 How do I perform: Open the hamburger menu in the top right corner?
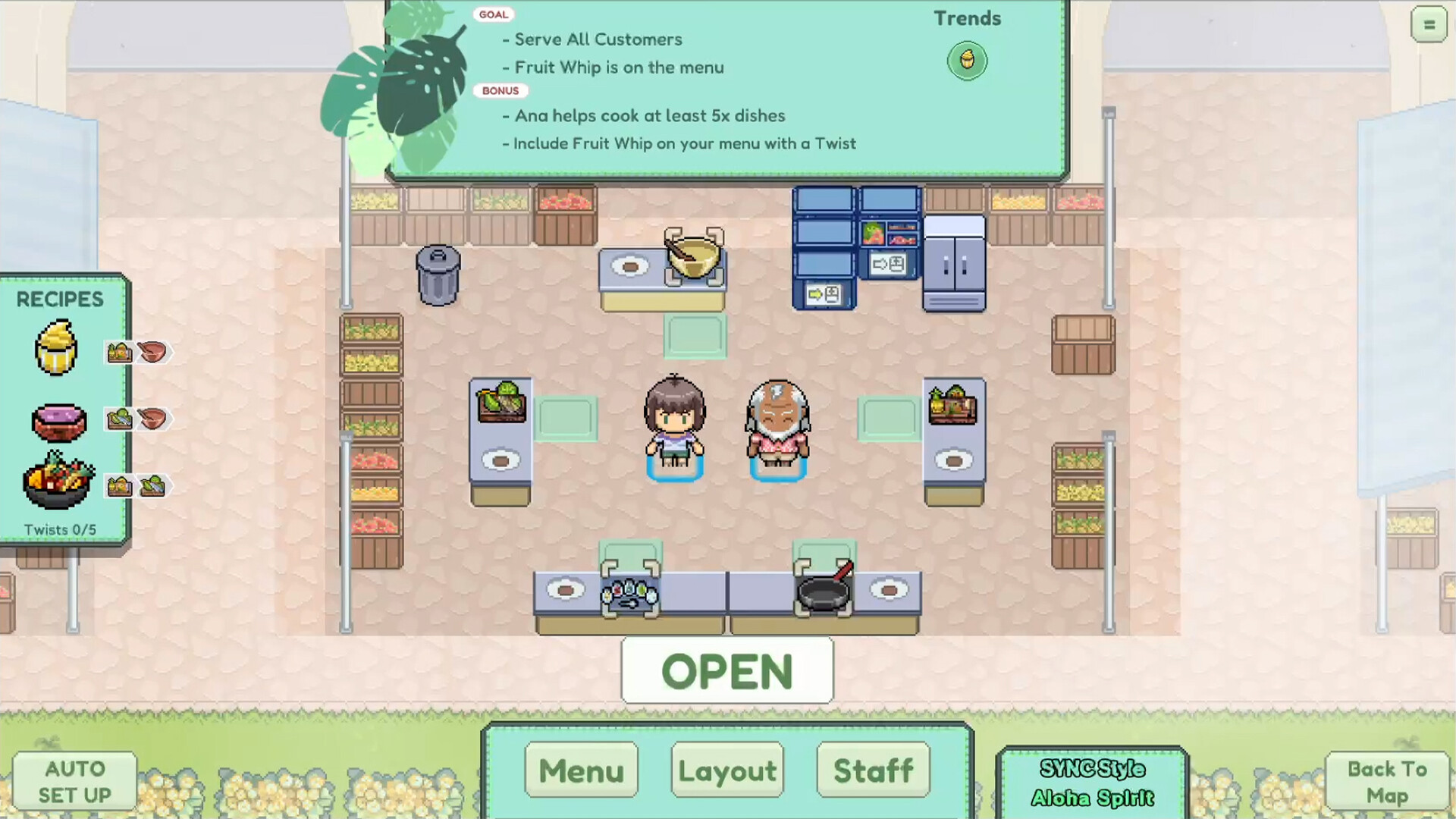coord(1429,24)
